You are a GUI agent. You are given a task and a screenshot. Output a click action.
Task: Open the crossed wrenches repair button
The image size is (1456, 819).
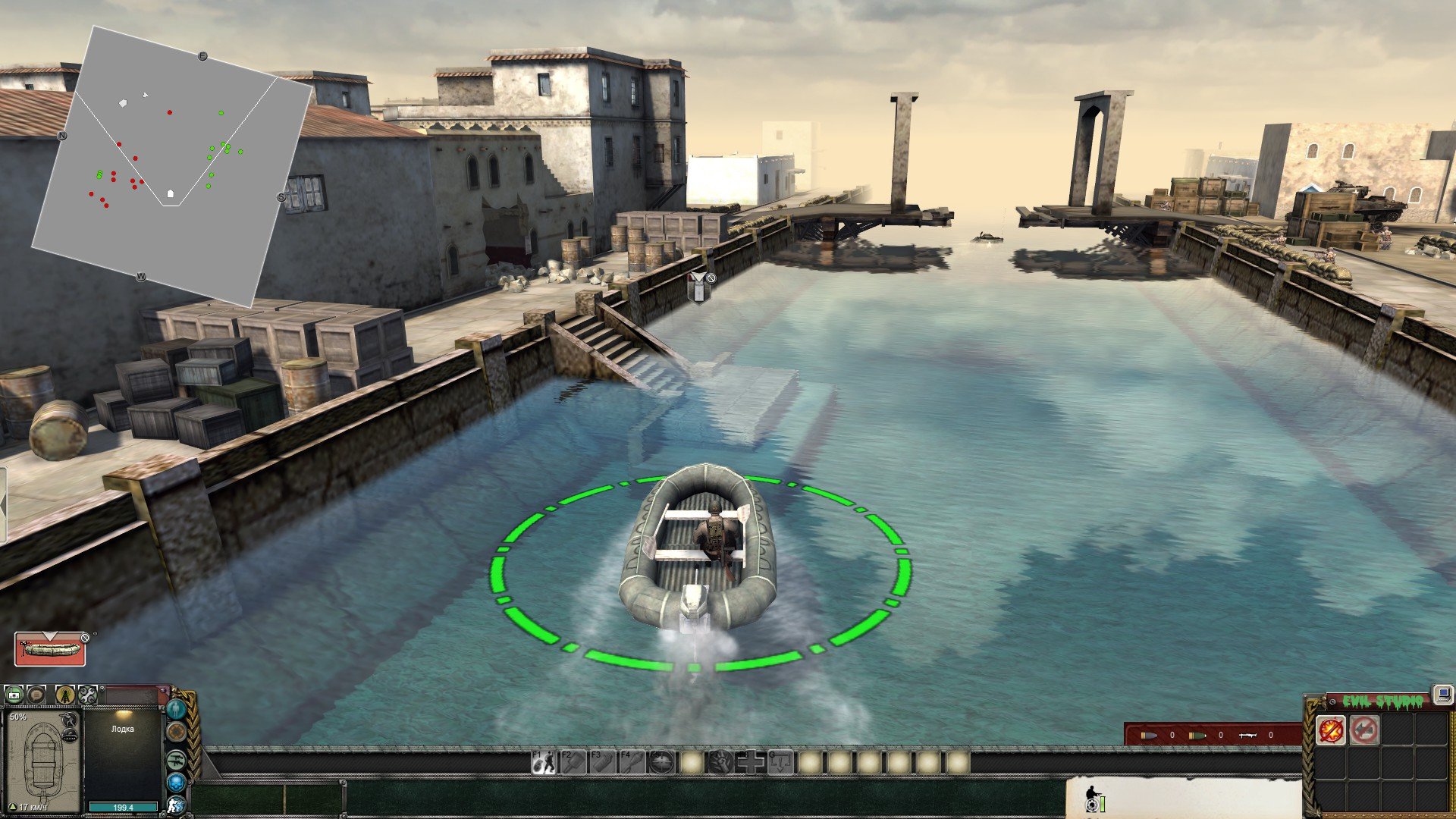[87, 694]
